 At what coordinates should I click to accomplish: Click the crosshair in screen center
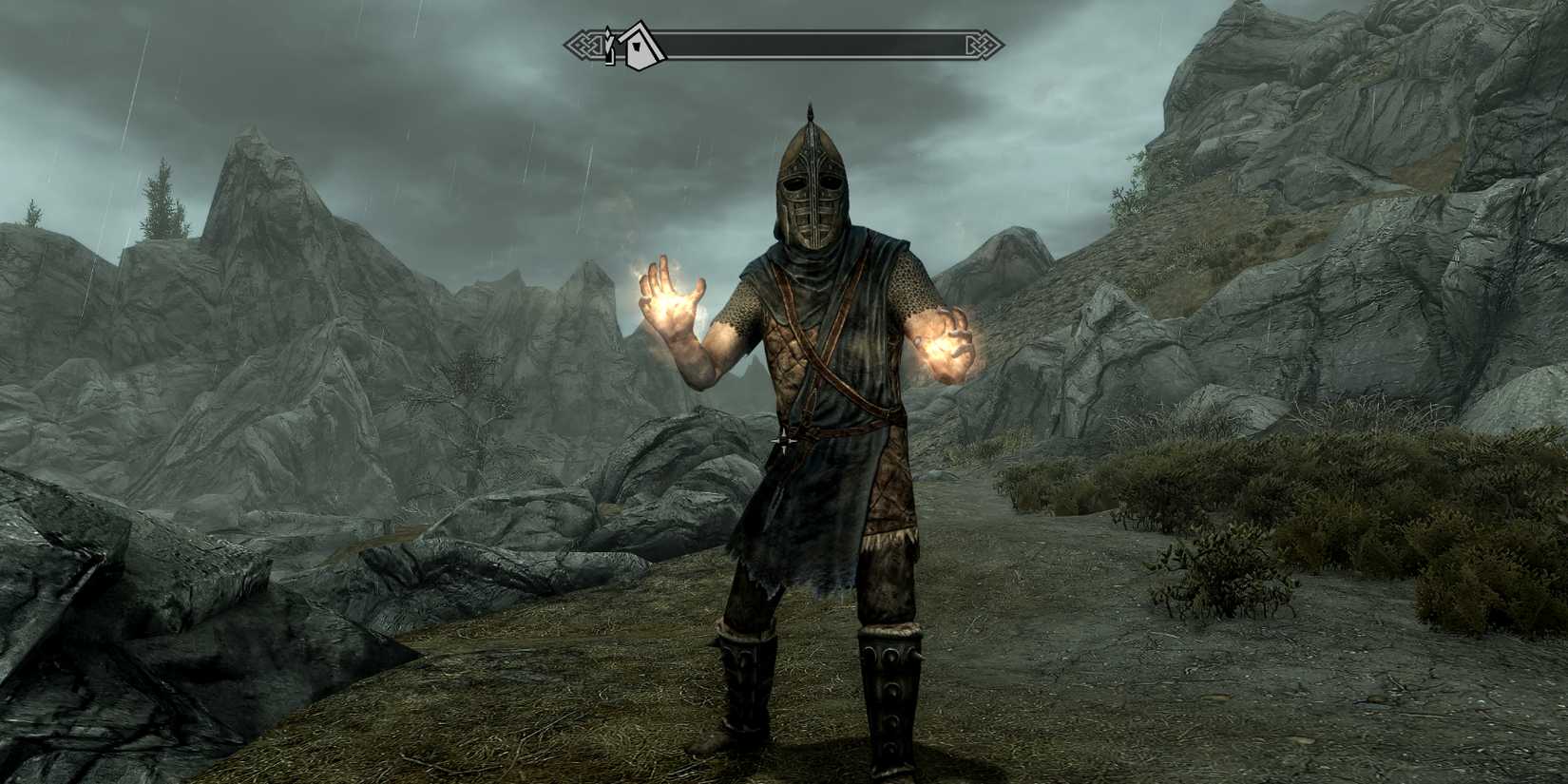786,440
